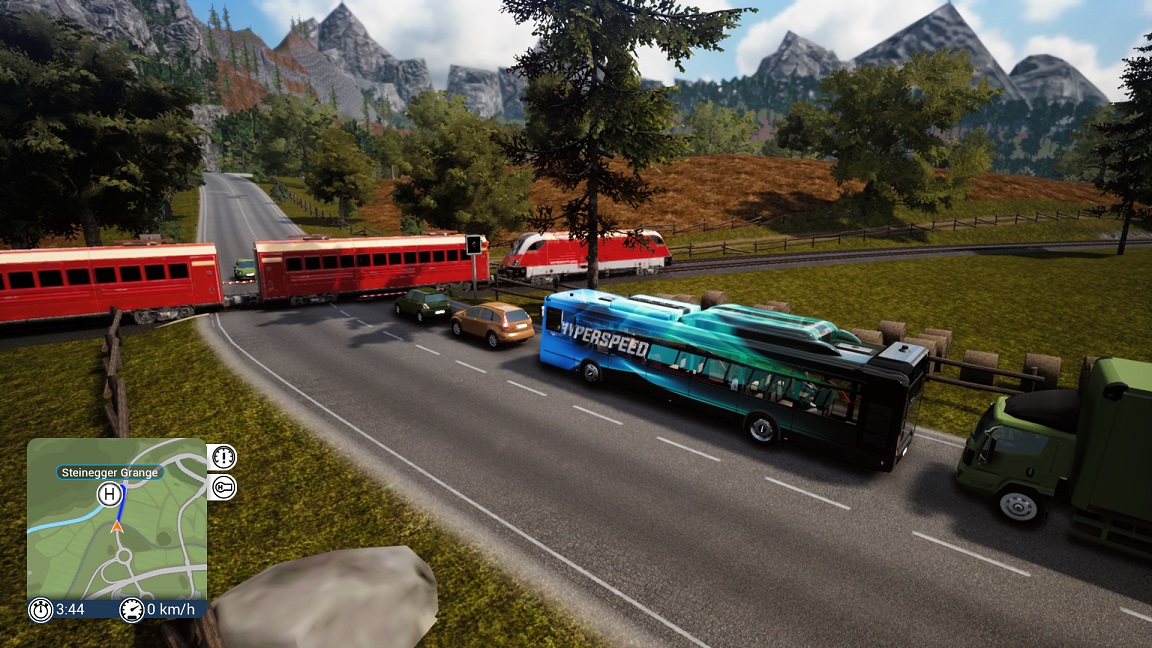The width and height of the screenshot is (1152, 648).
Task: Click the orange bus position arrow
Action: tap(117, 525)
